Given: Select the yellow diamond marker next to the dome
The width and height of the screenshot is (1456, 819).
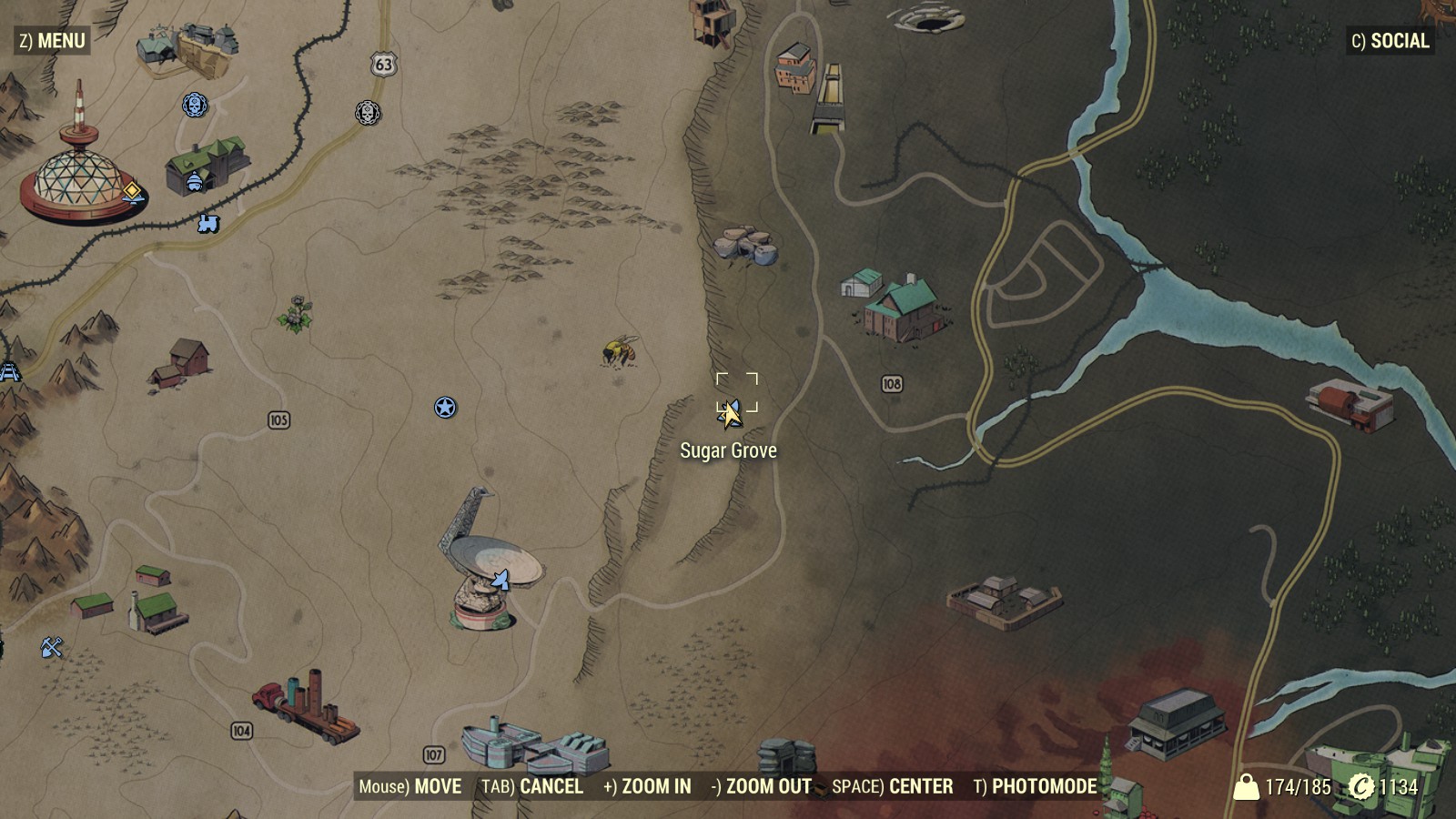Looking at the screenshot, I should pyautogui.click(x=131, y=192).
